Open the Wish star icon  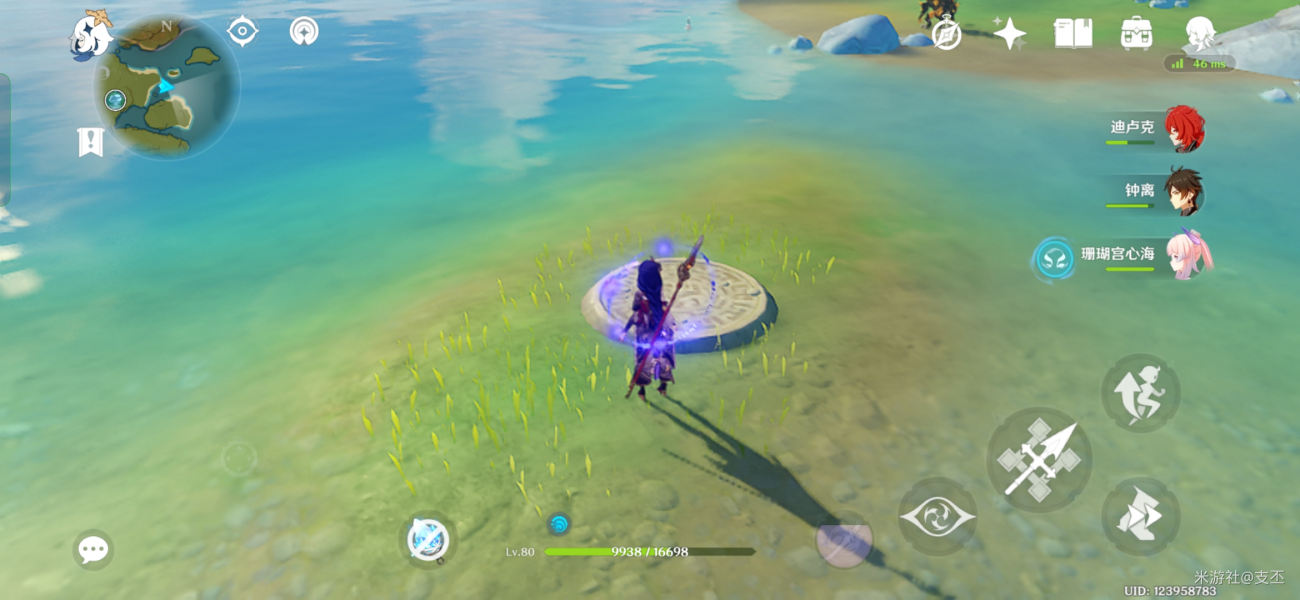coord(1009,34)
